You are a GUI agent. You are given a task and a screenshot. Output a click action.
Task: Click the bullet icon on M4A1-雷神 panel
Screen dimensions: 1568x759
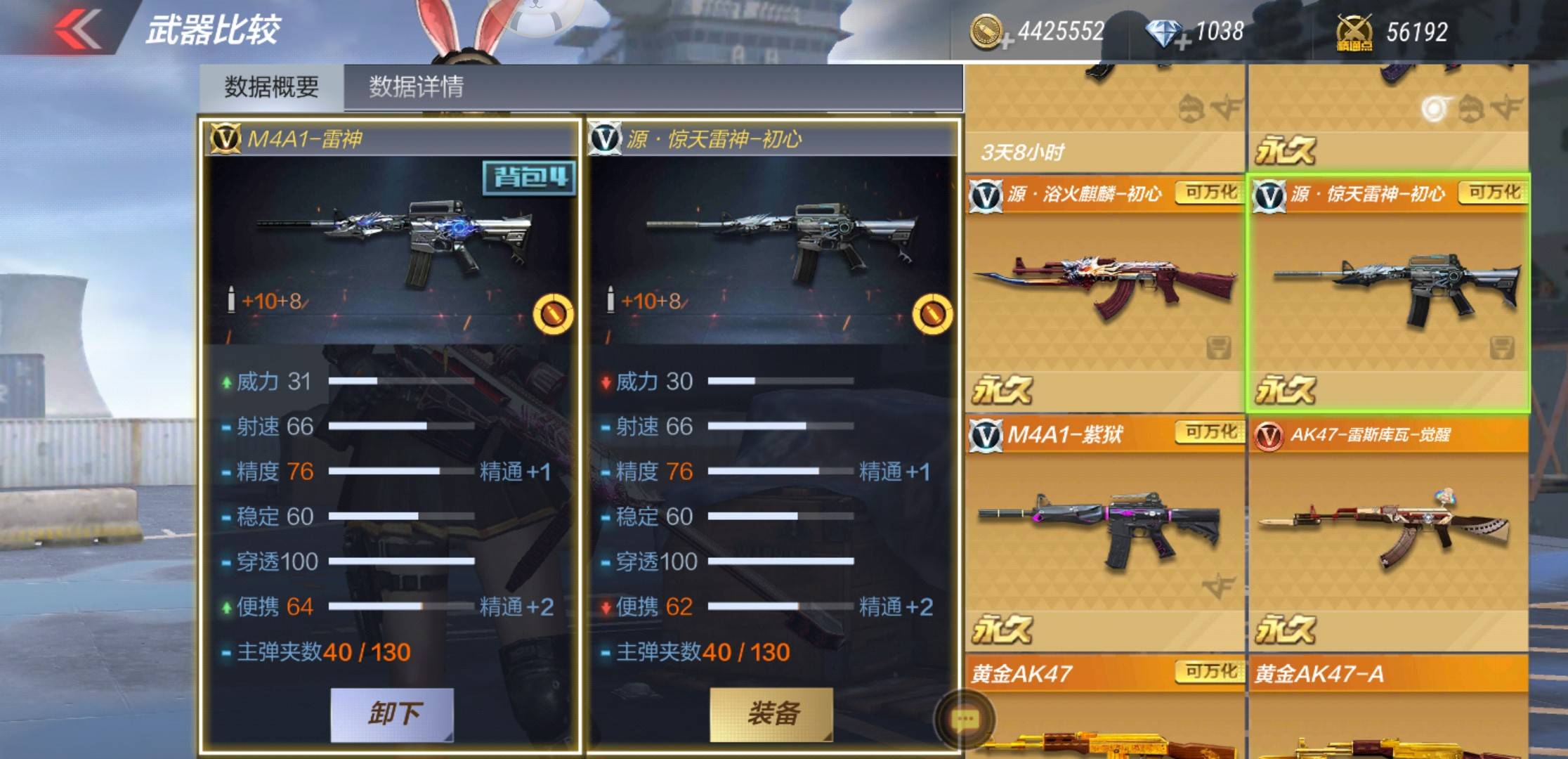pos(553,314)
